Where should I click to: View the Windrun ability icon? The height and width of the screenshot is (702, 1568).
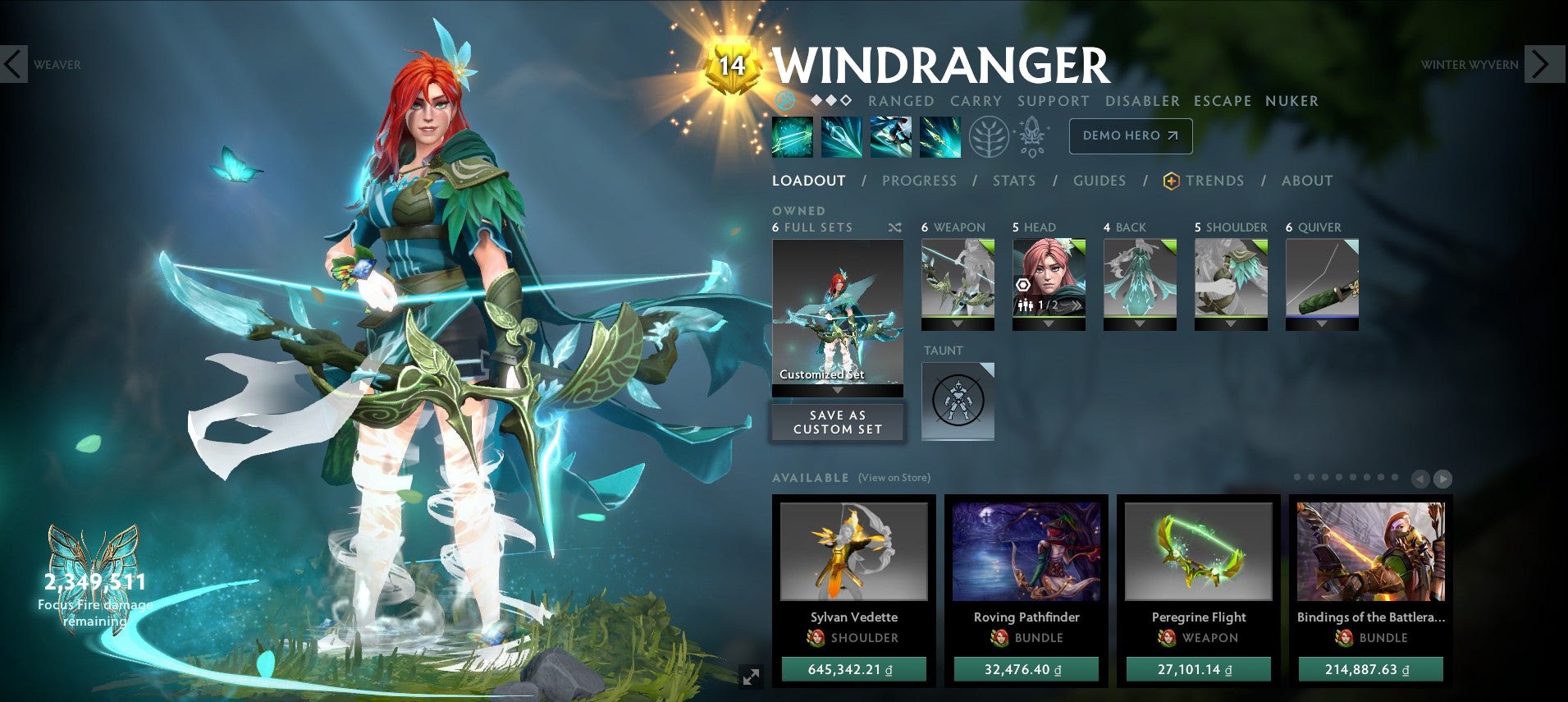point(891,137)
